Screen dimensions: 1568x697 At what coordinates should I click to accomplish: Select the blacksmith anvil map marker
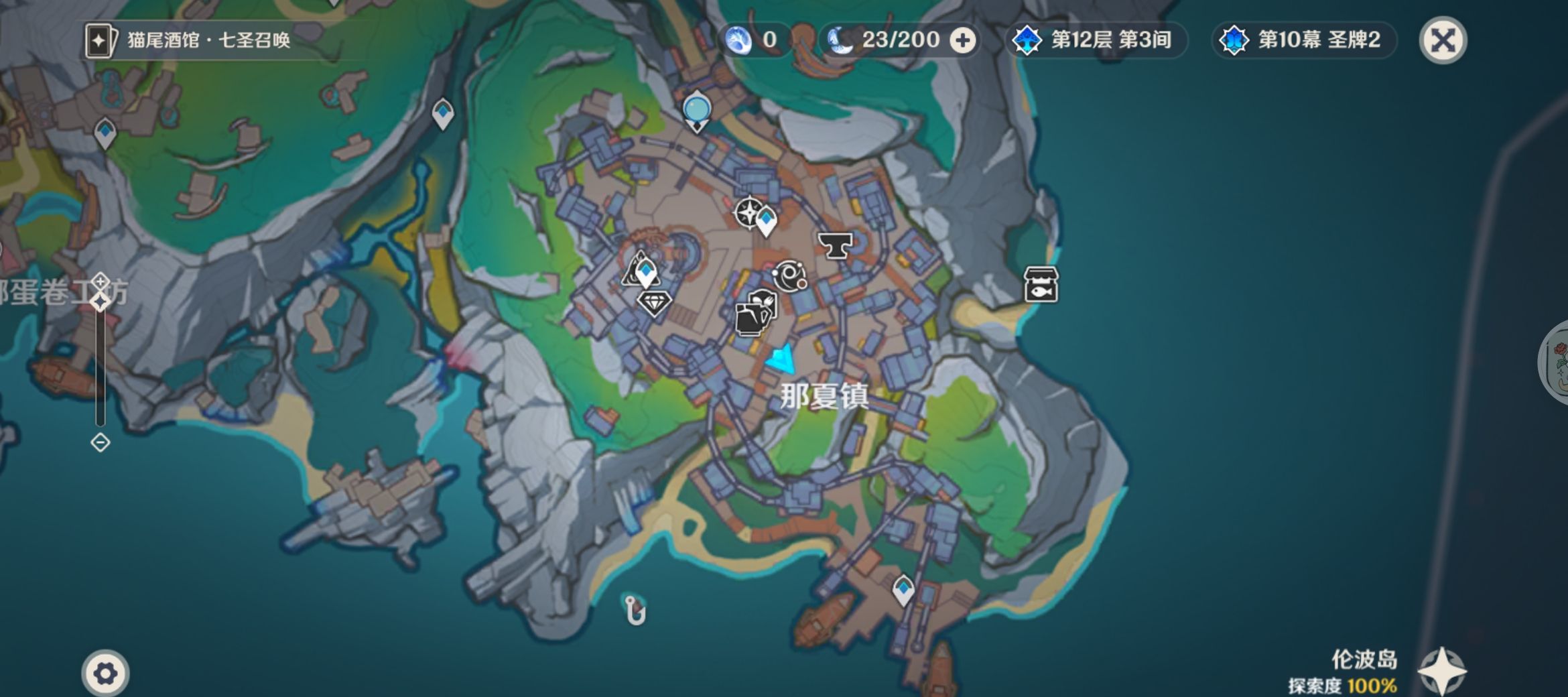point(835,245)
